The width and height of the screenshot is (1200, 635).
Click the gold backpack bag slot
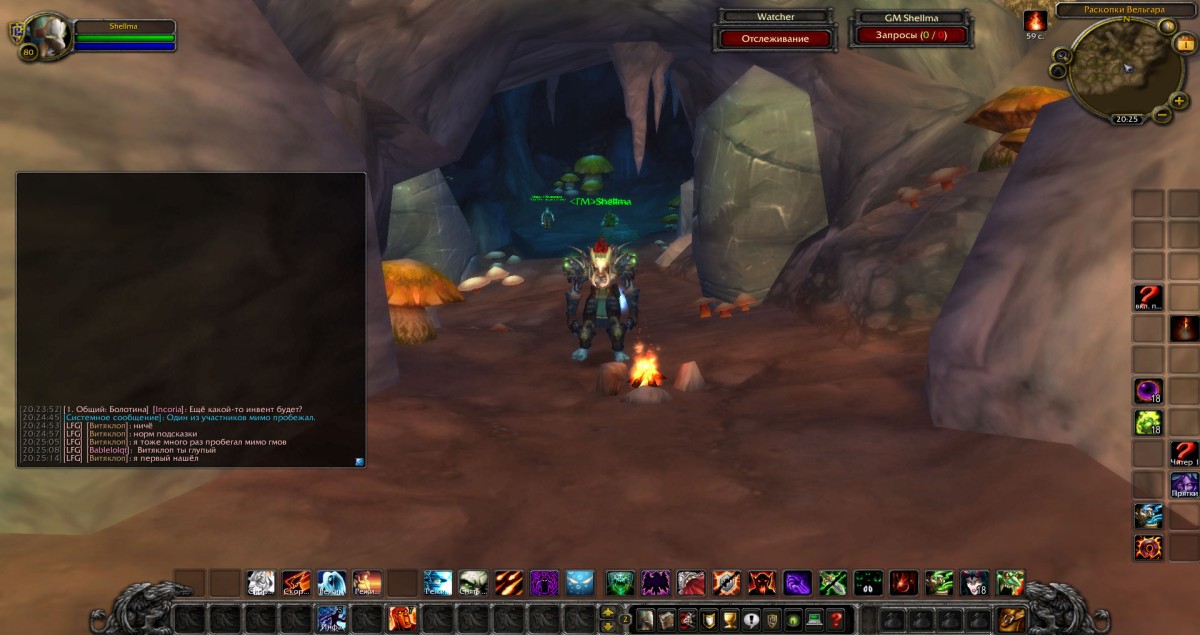click(x=1012, y=619)
